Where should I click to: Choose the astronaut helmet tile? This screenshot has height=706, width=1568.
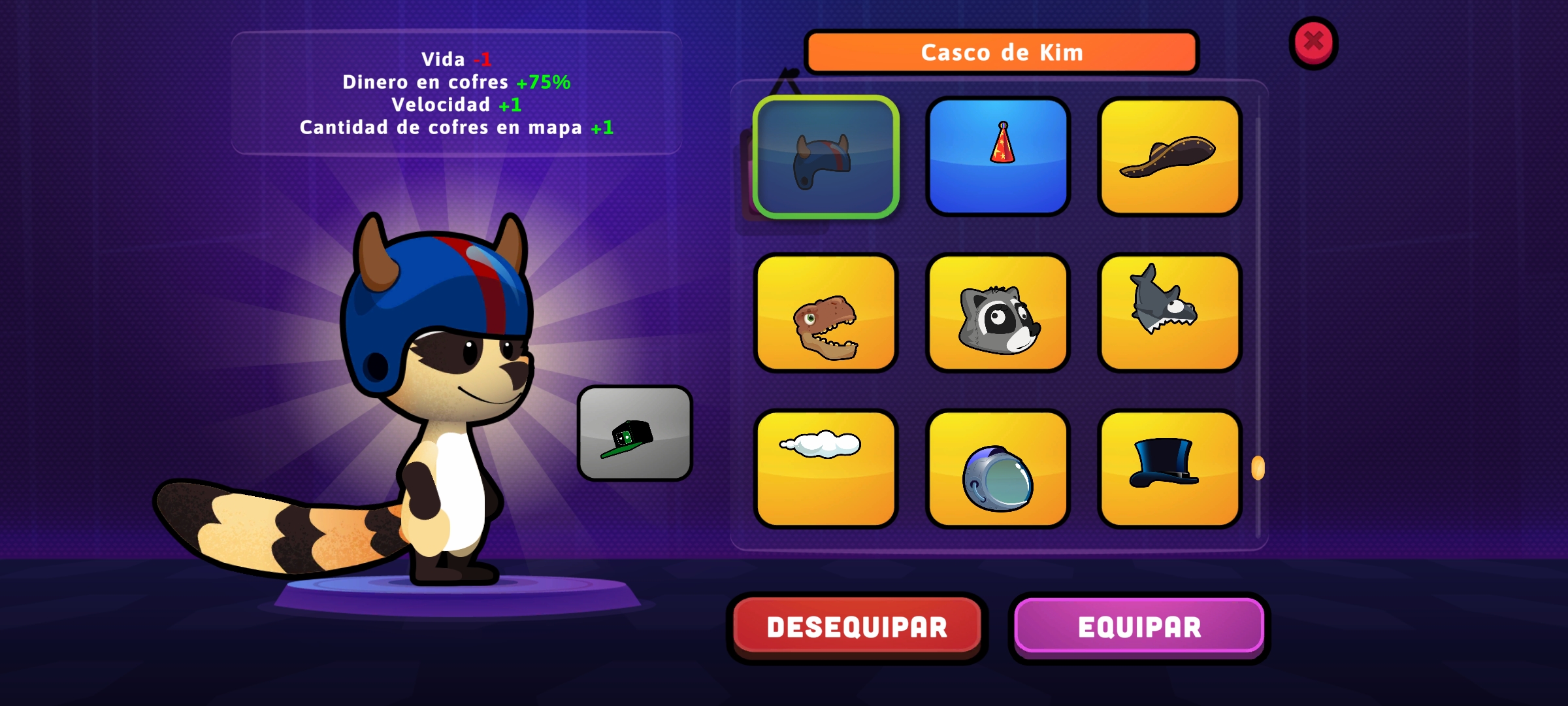click(x=998, y=469)
